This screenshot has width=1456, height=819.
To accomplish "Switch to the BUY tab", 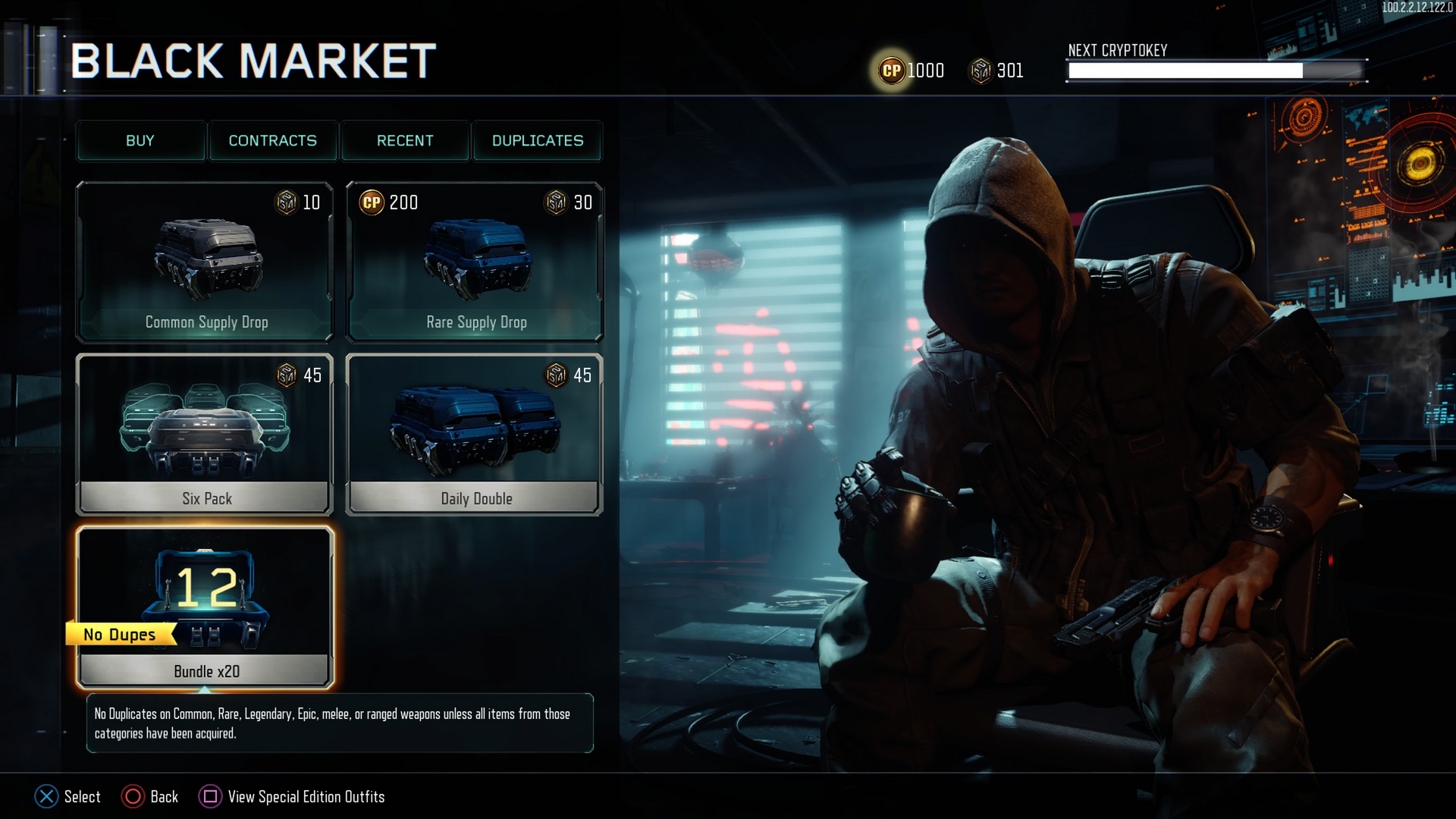I will [x=140, y=140].
